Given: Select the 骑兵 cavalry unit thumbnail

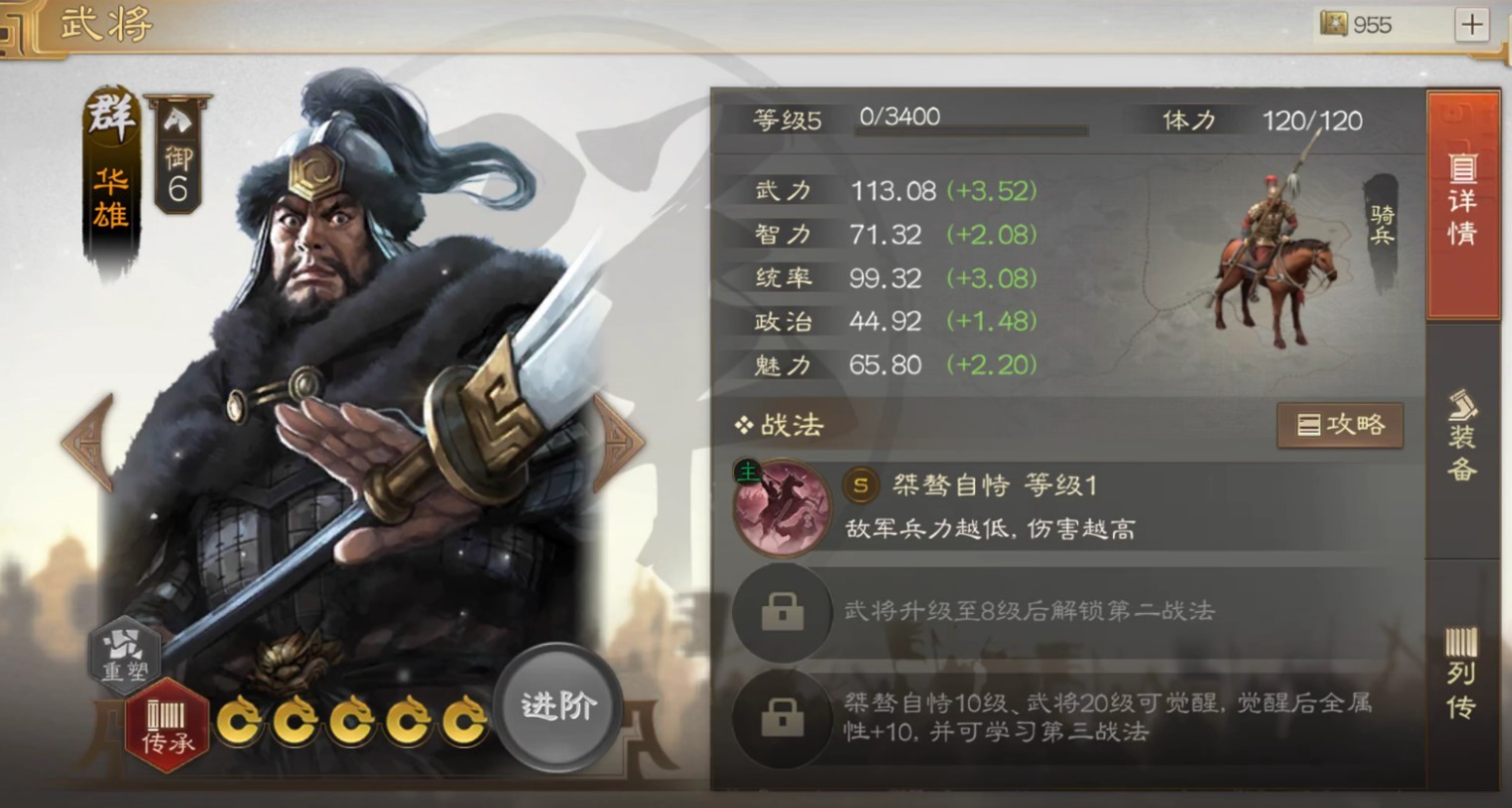Looking at the screenshot, I should 1273,254.
